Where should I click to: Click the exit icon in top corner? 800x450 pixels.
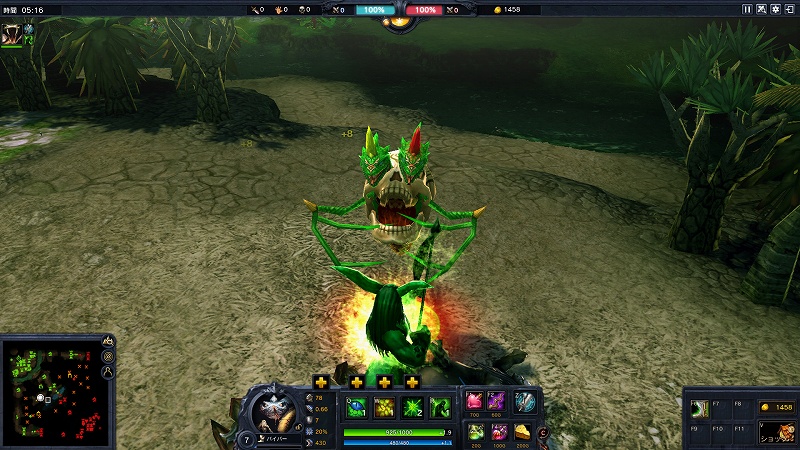789,9
